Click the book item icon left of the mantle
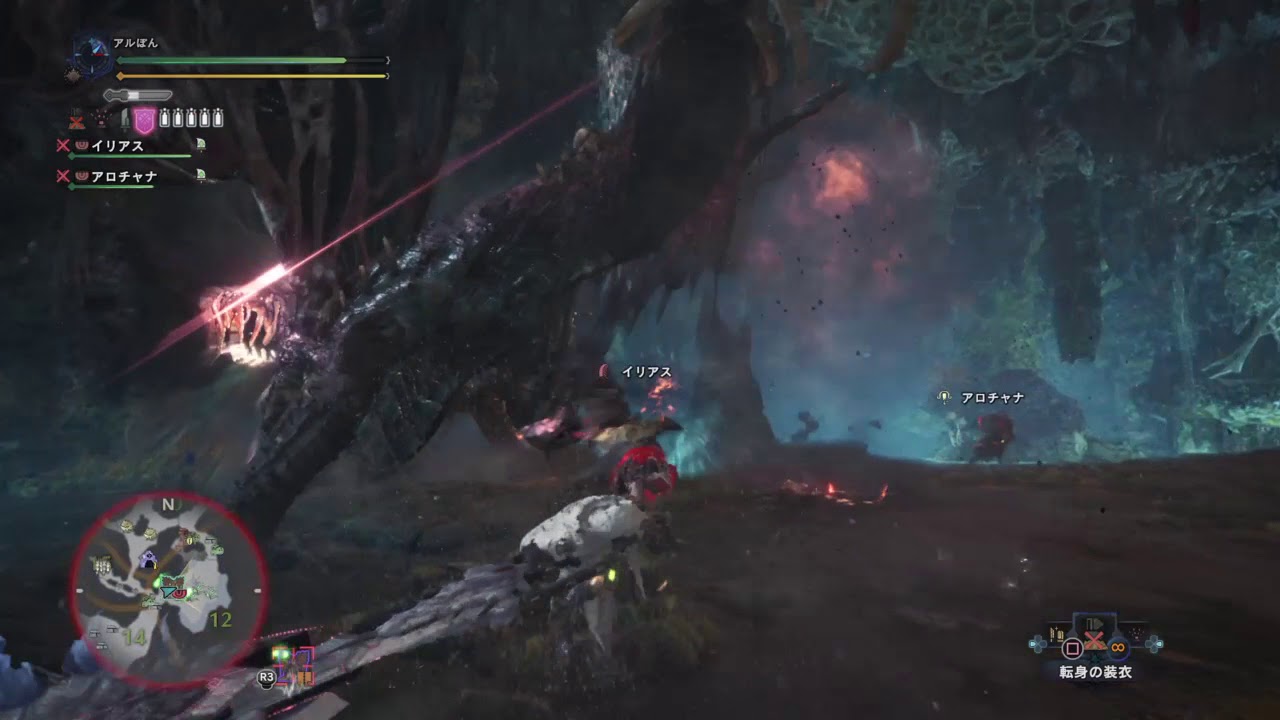This screenshot has width=1280, height=720. pos(1058,636)
